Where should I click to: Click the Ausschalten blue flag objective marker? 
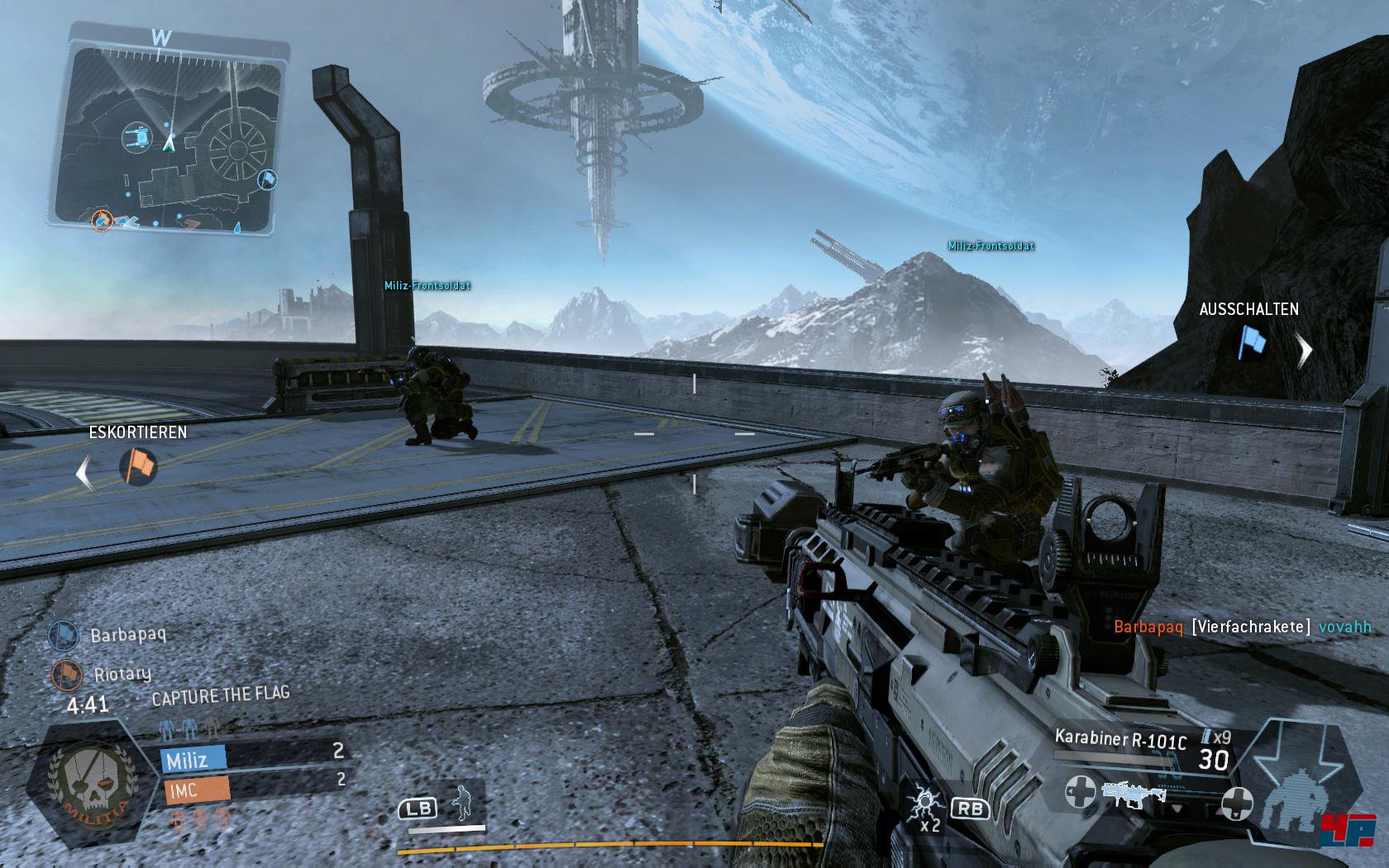pyautogui.click(x=1252, y=342)
